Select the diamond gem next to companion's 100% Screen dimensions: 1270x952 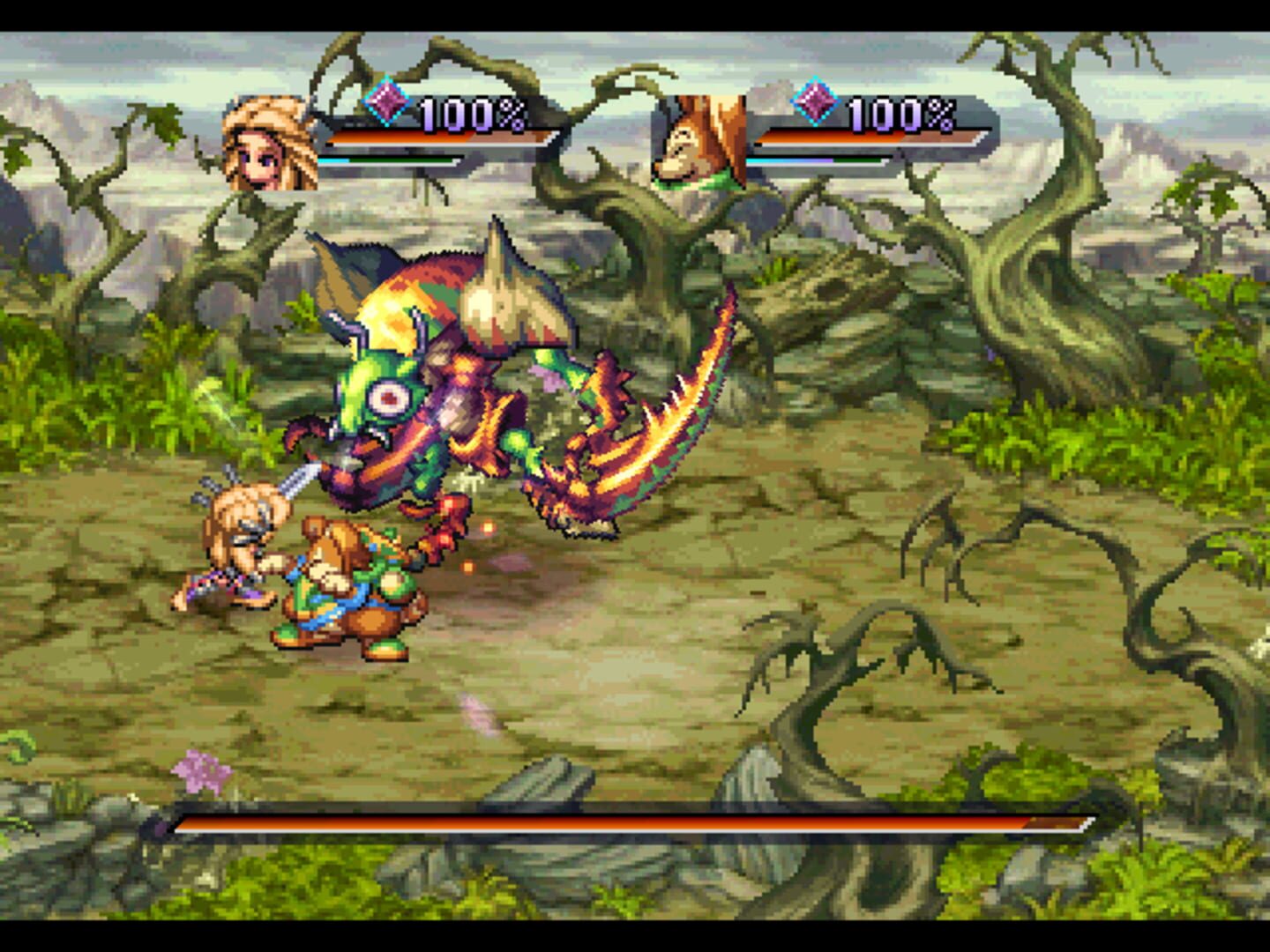pyautogui.click(x=817, y=103)
